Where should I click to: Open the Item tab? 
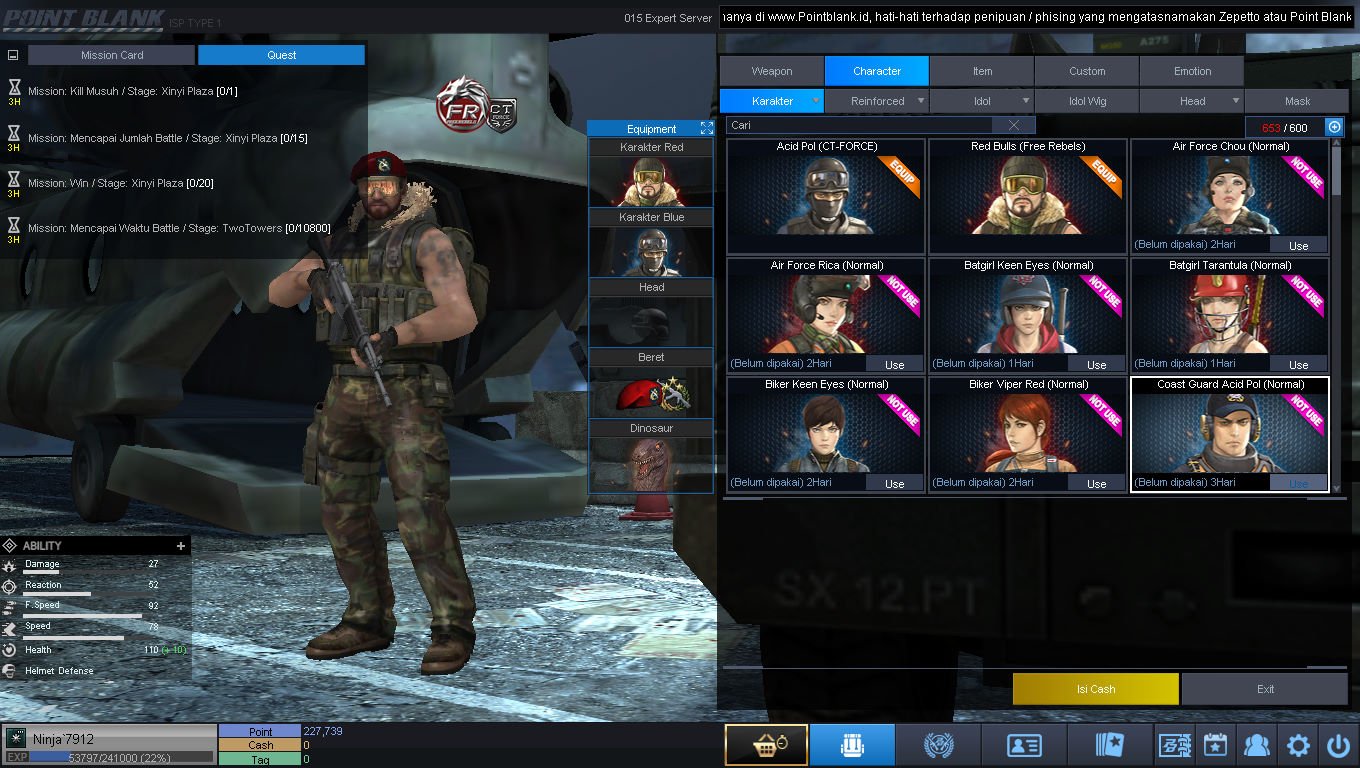coord(982,71)
